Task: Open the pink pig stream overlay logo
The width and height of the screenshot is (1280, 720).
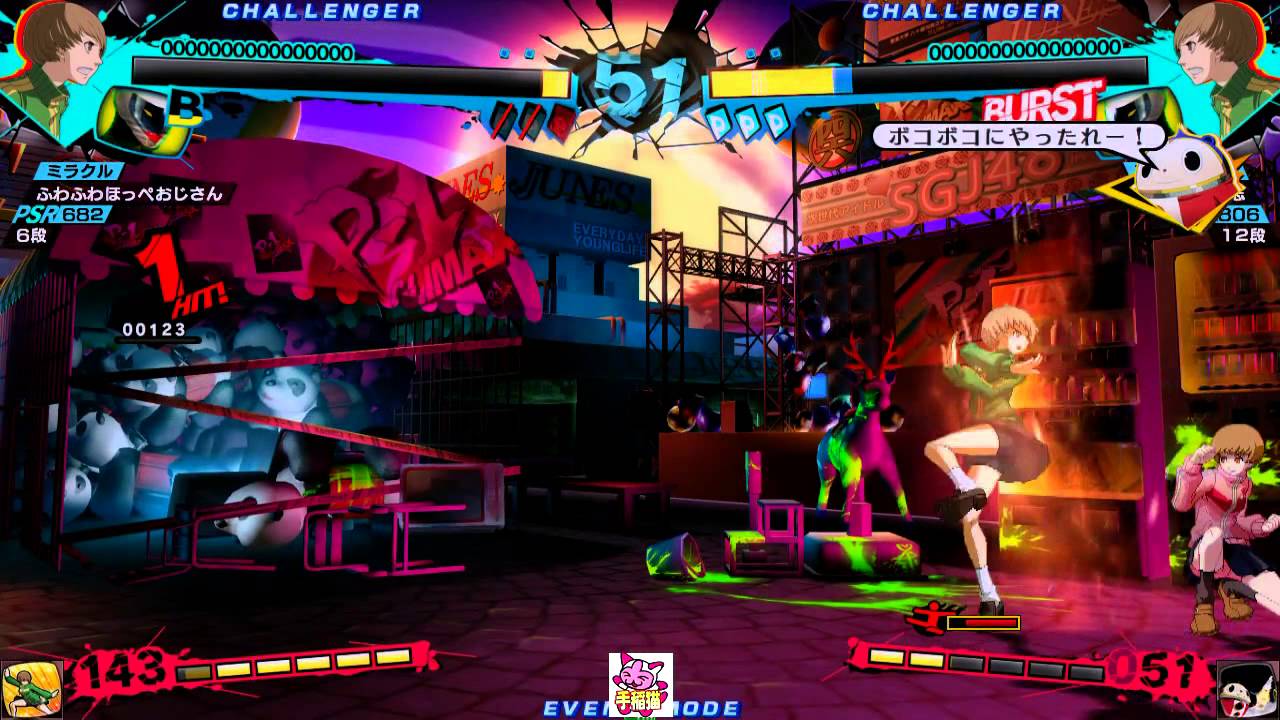Action: (640, 684)
